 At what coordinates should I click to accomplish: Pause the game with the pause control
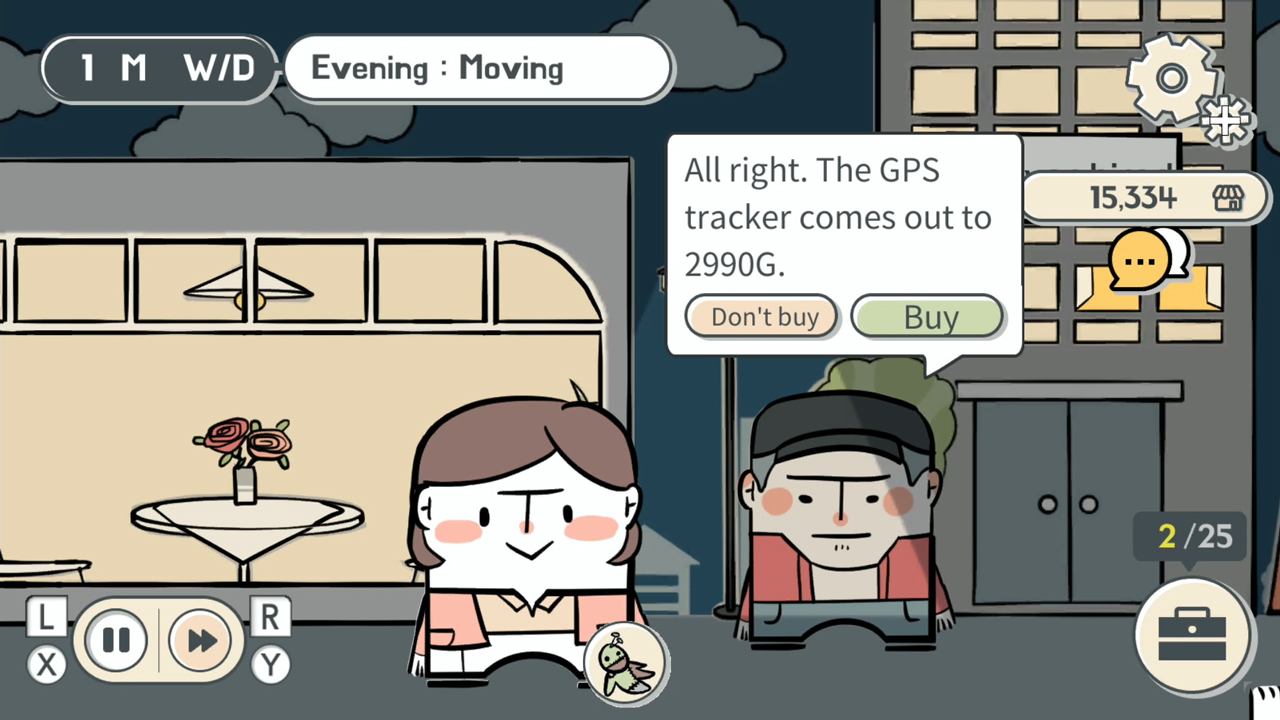[x=116, y=640]
